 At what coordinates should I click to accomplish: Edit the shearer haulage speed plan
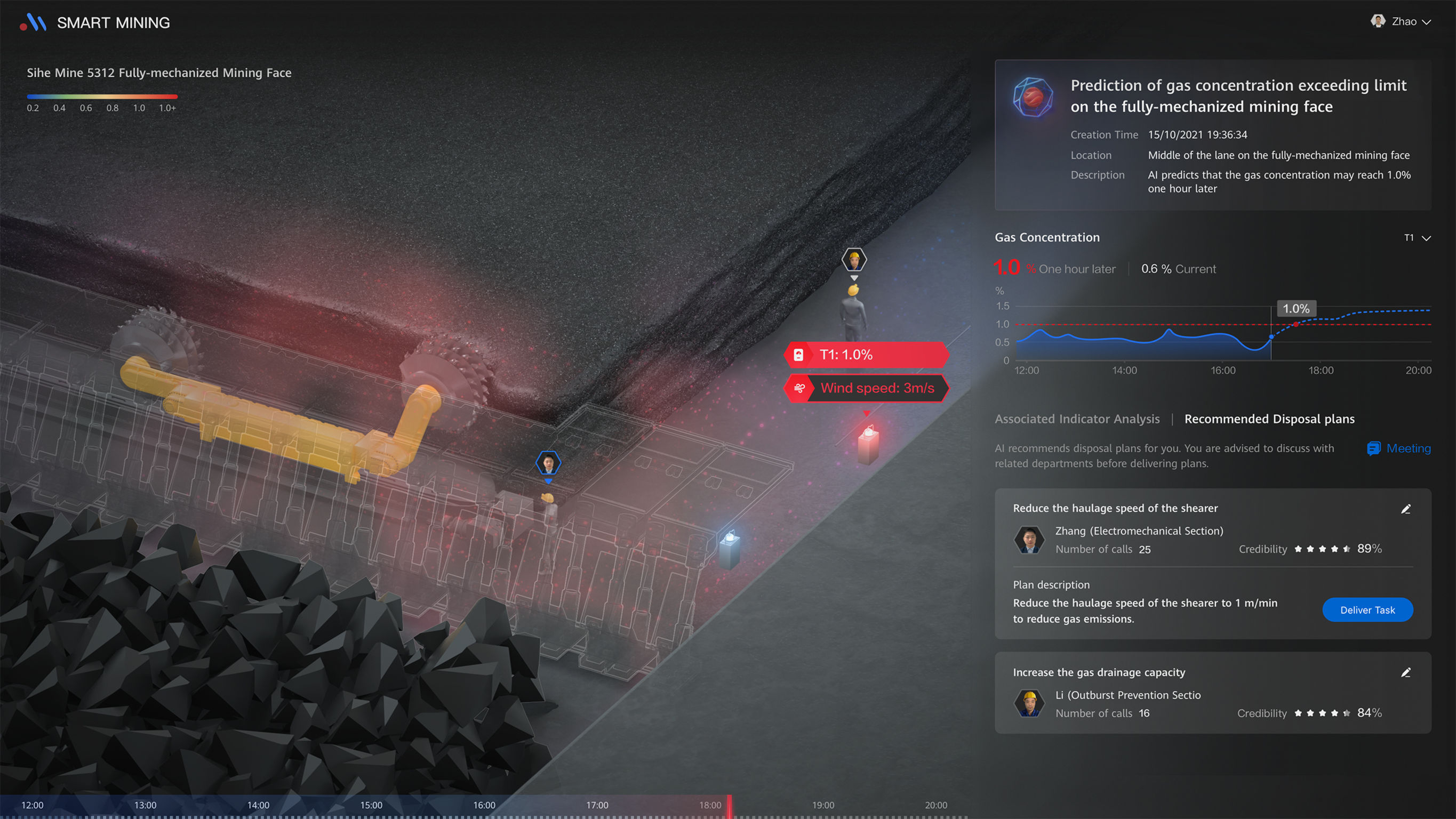coord(1406,509)
